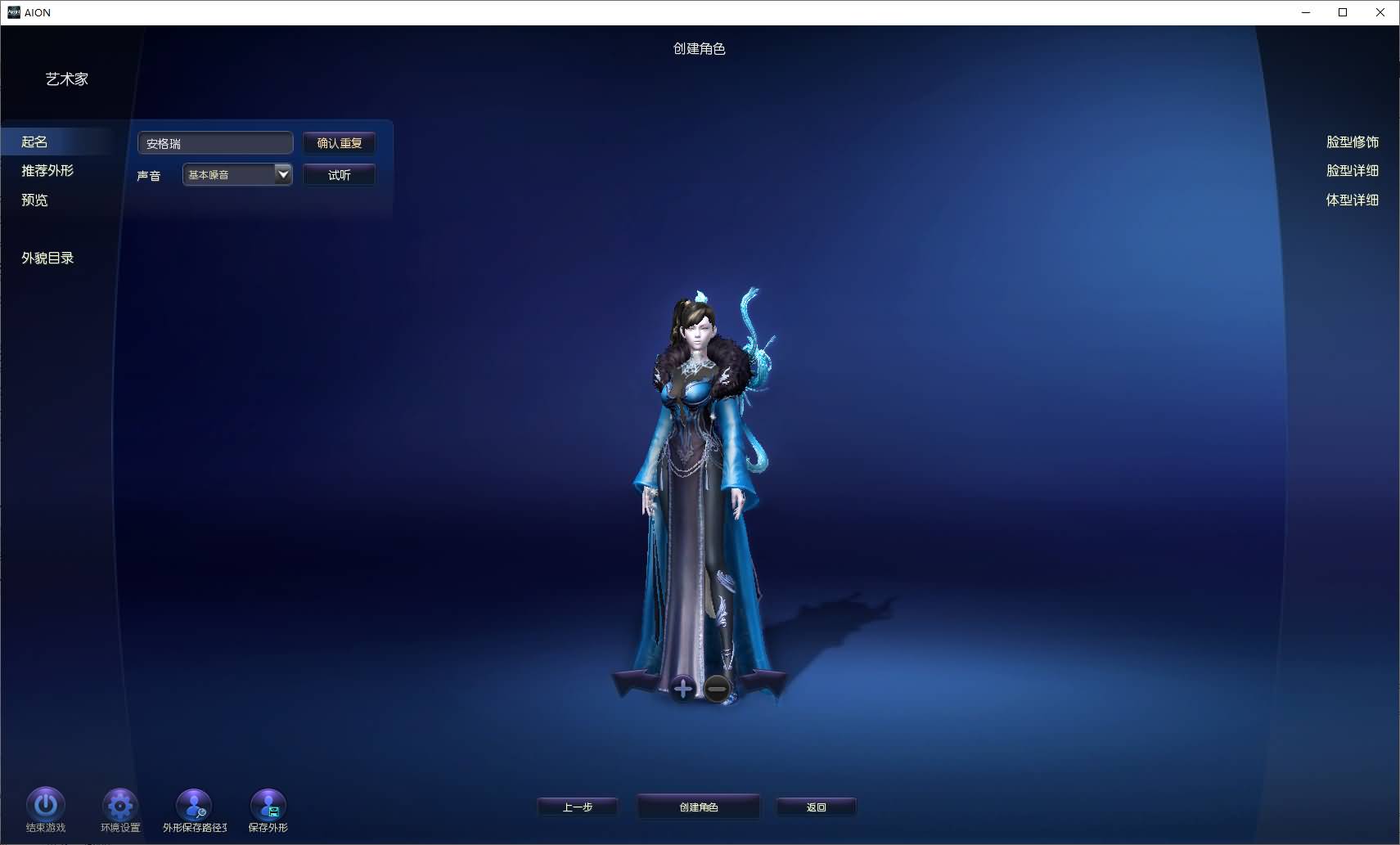Click the 确认重复 name check button

click(x=339, y=143)
